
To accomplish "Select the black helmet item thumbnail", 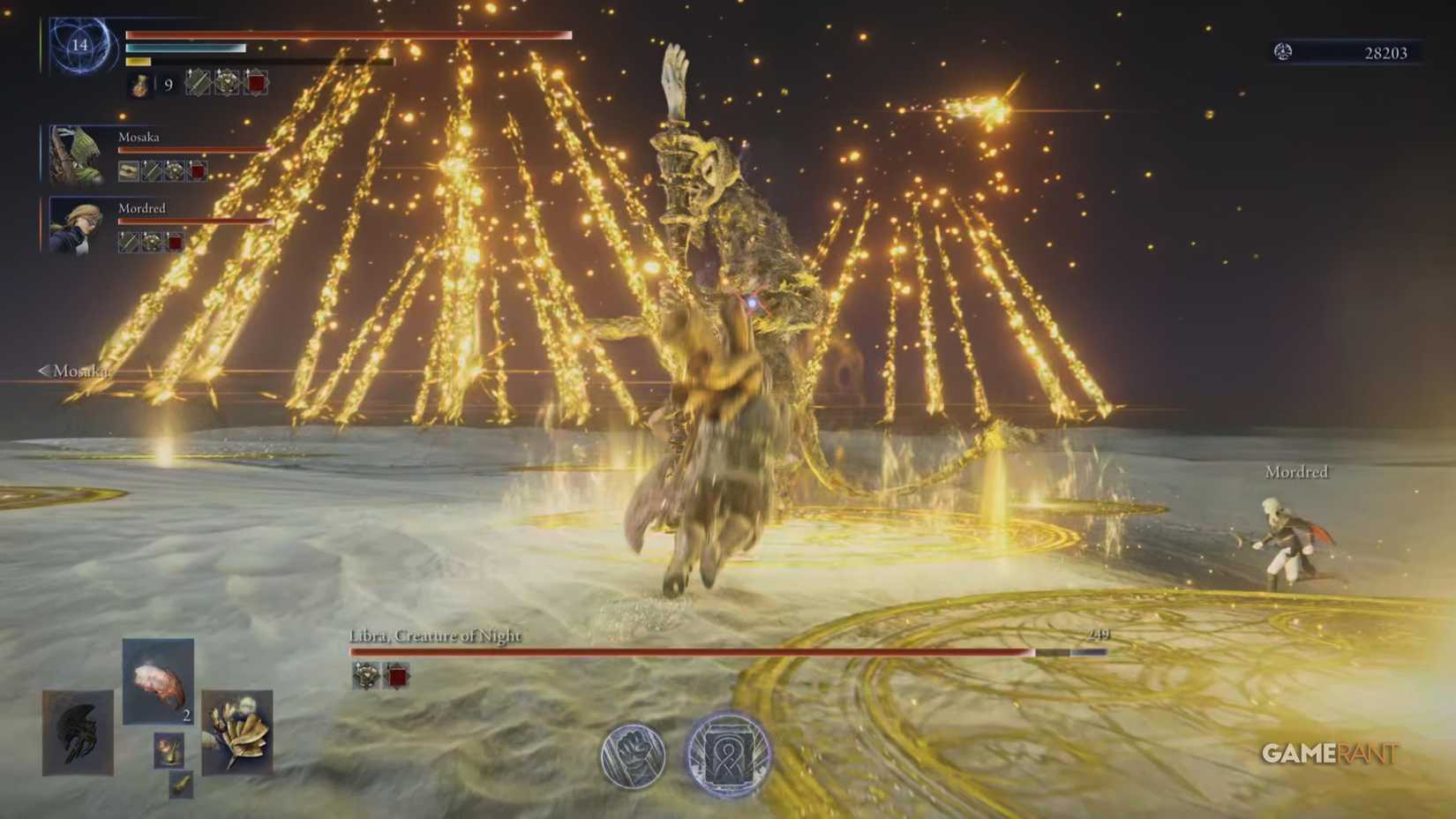I will pos(78,733).
